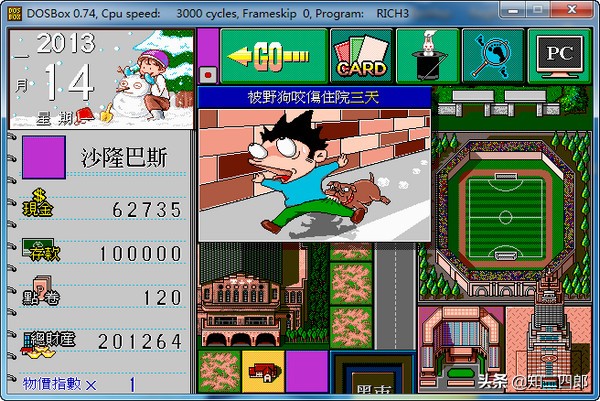Open the CARD menu

pos(360,56)
